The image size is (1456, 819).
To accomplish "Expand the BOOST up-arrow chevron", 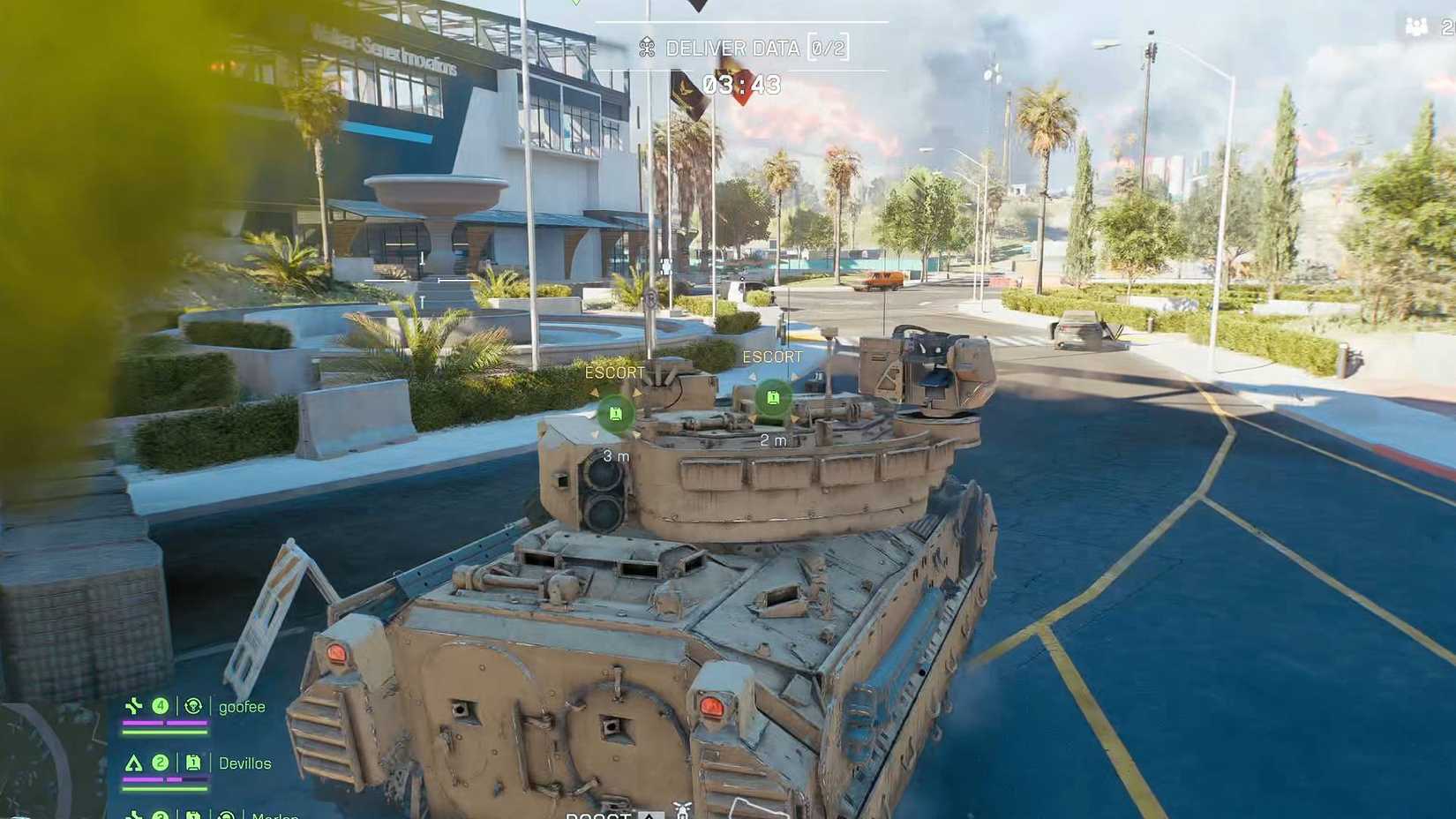I will click(x=649, y=815).
